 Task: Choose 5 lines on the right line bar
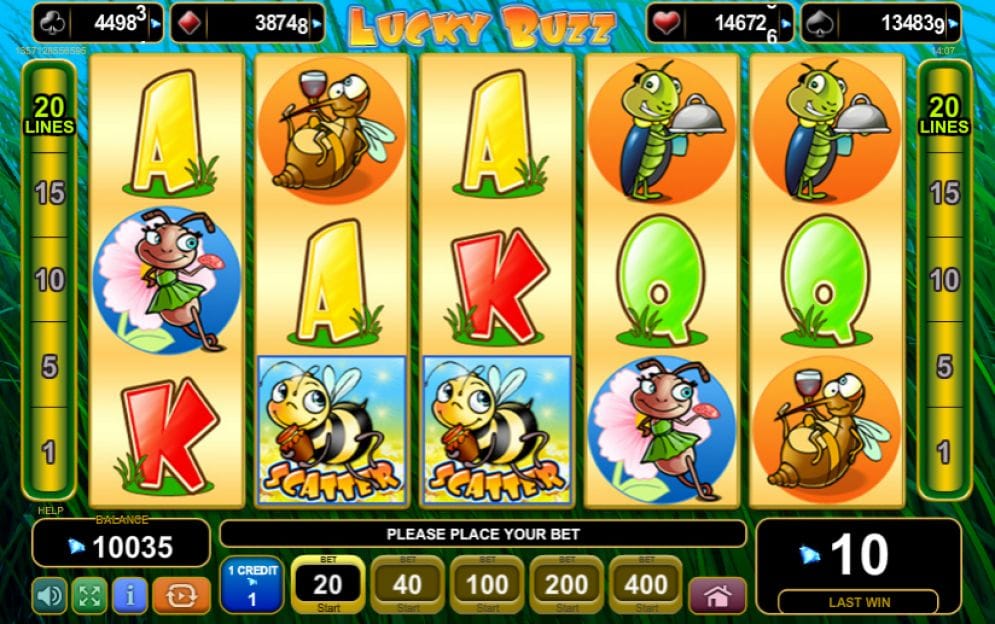(944, 366)
